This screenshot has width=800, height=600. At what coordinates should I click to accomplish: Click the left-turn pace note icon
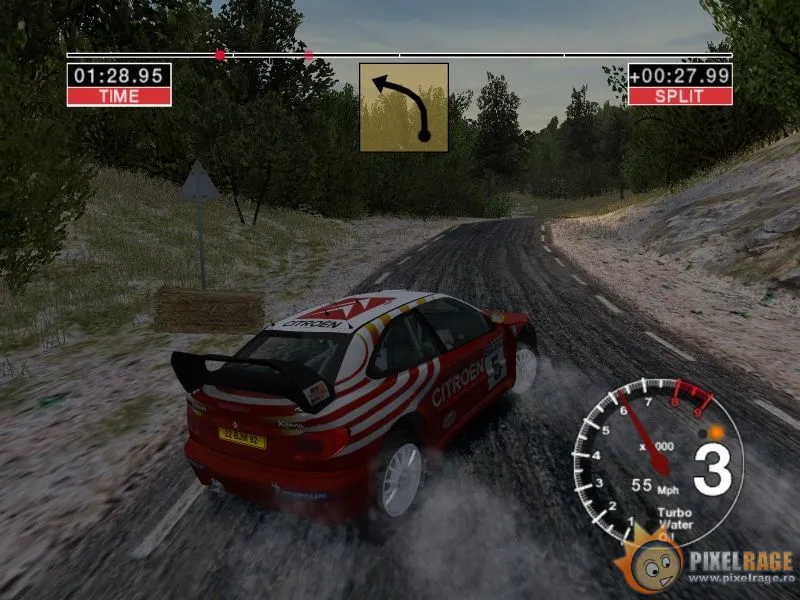pyautogui.click(x=403, y=107)
